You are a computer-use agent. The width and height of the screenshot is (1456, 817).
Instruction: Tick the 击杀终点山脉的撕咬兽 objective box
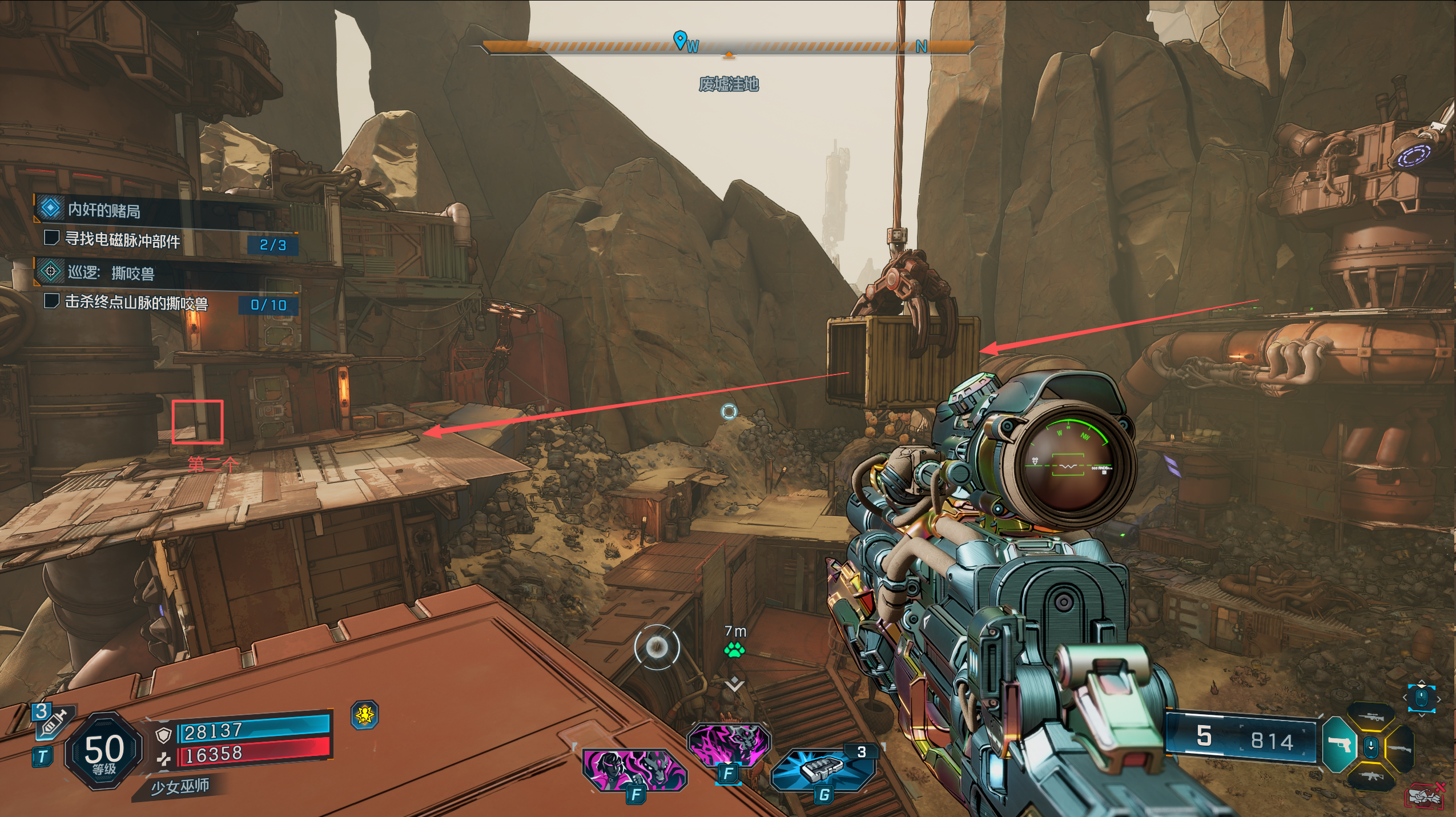point(52,300)
